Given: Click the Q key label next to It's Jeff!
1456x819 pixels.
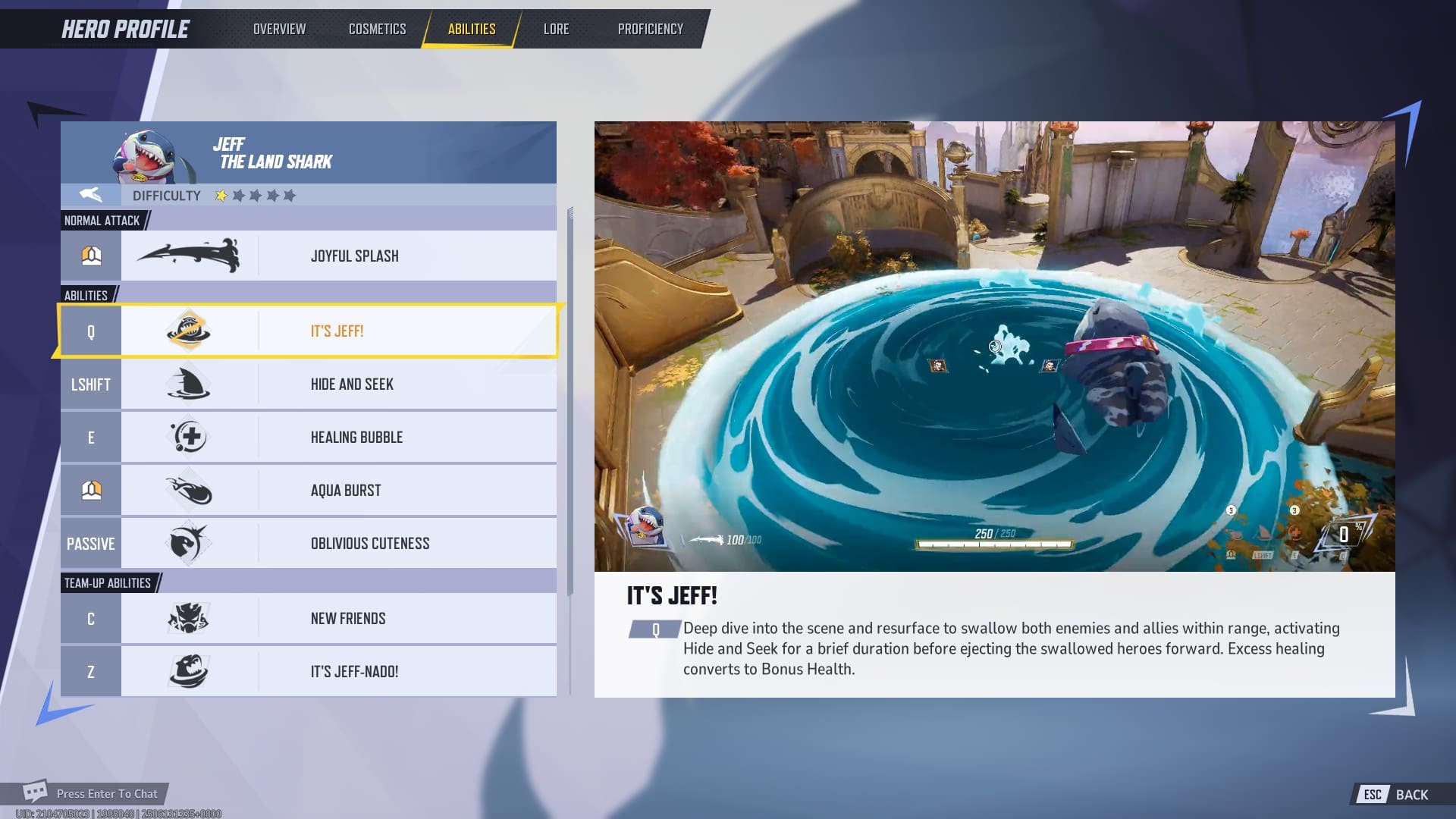Looking at the screenshot, I should pos(90,331).
